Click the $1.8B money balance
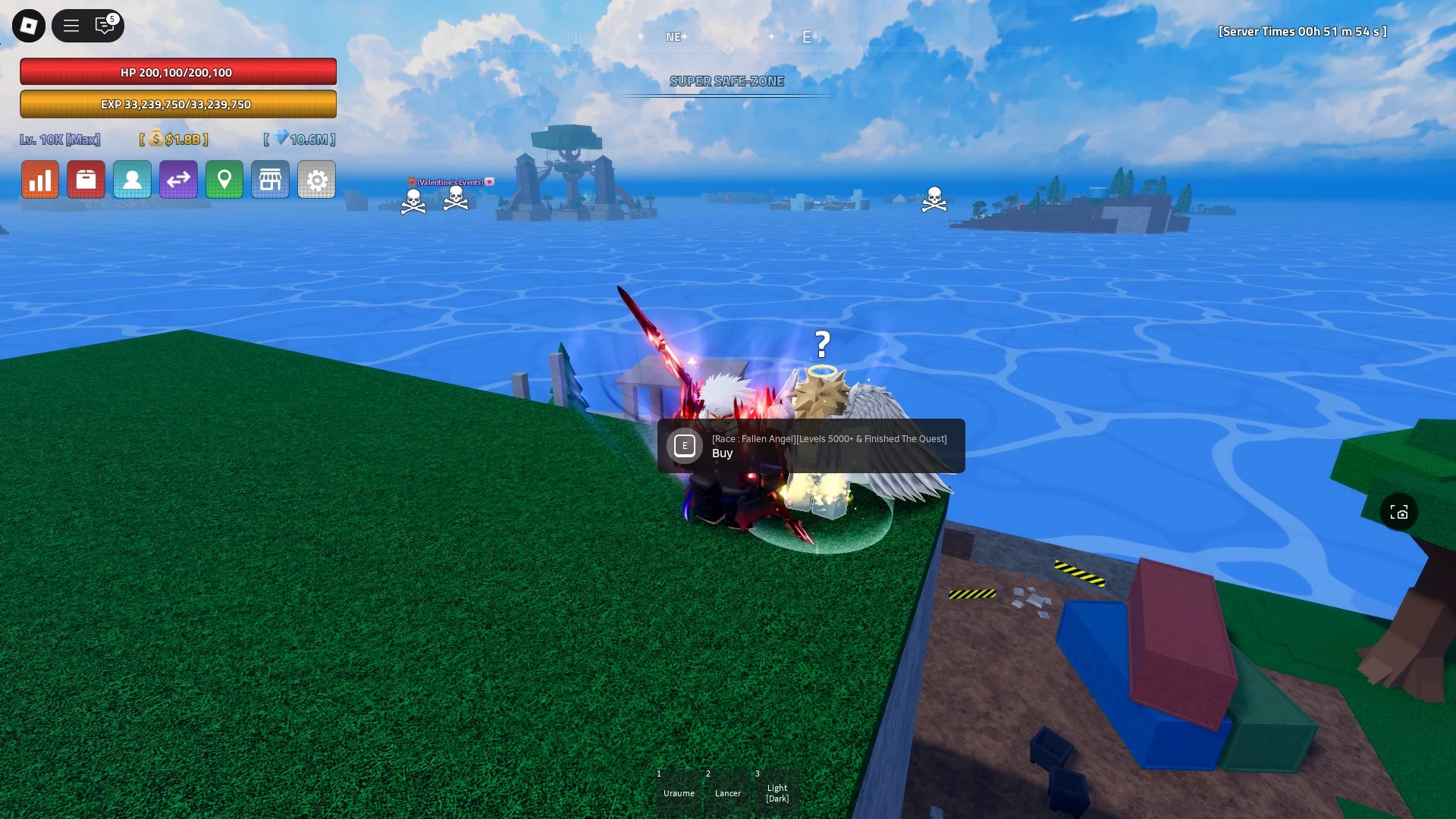 pyautogui.click(x=173, y=140)
